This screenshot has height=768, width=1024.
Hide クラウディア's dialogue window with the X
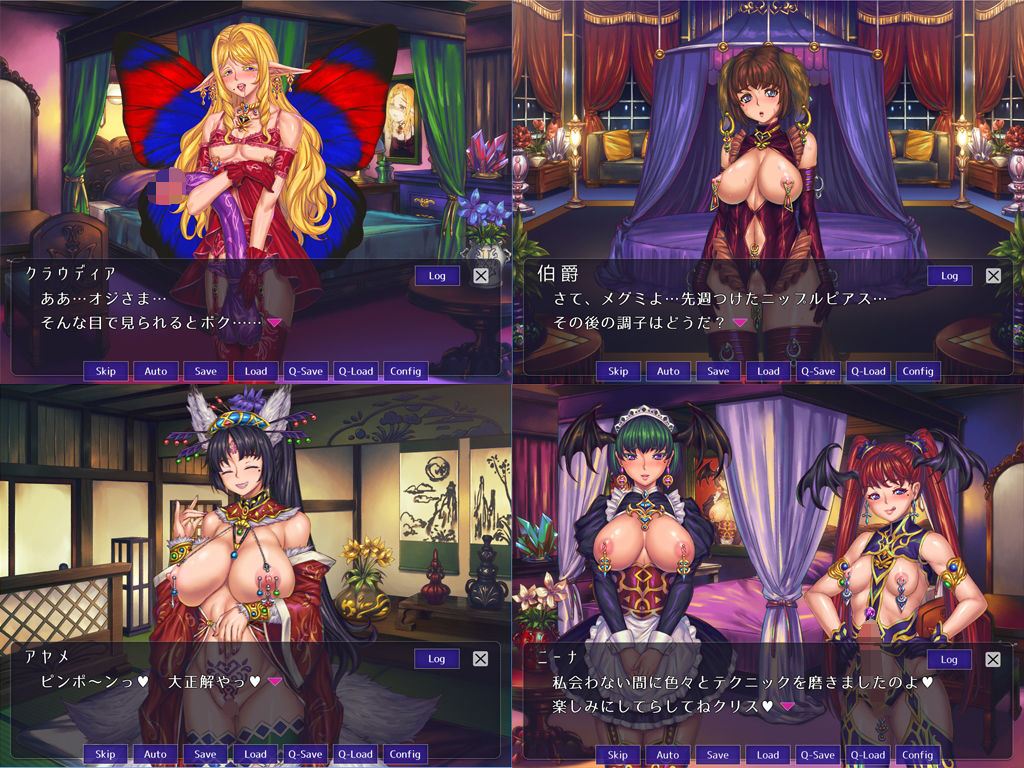(481, 276)
